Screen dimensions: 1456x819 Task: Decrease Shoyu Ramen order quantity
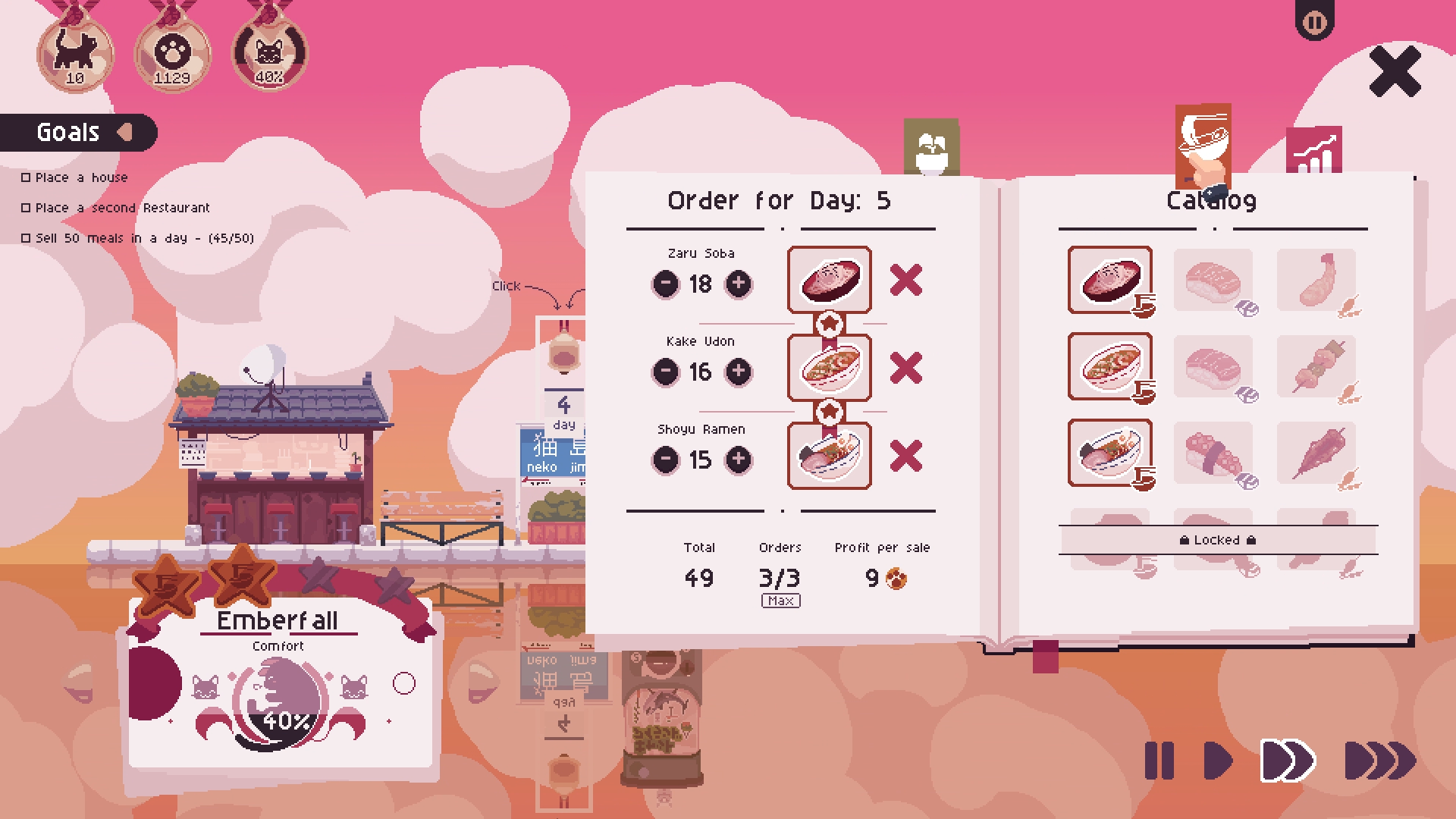coord(666,459)
